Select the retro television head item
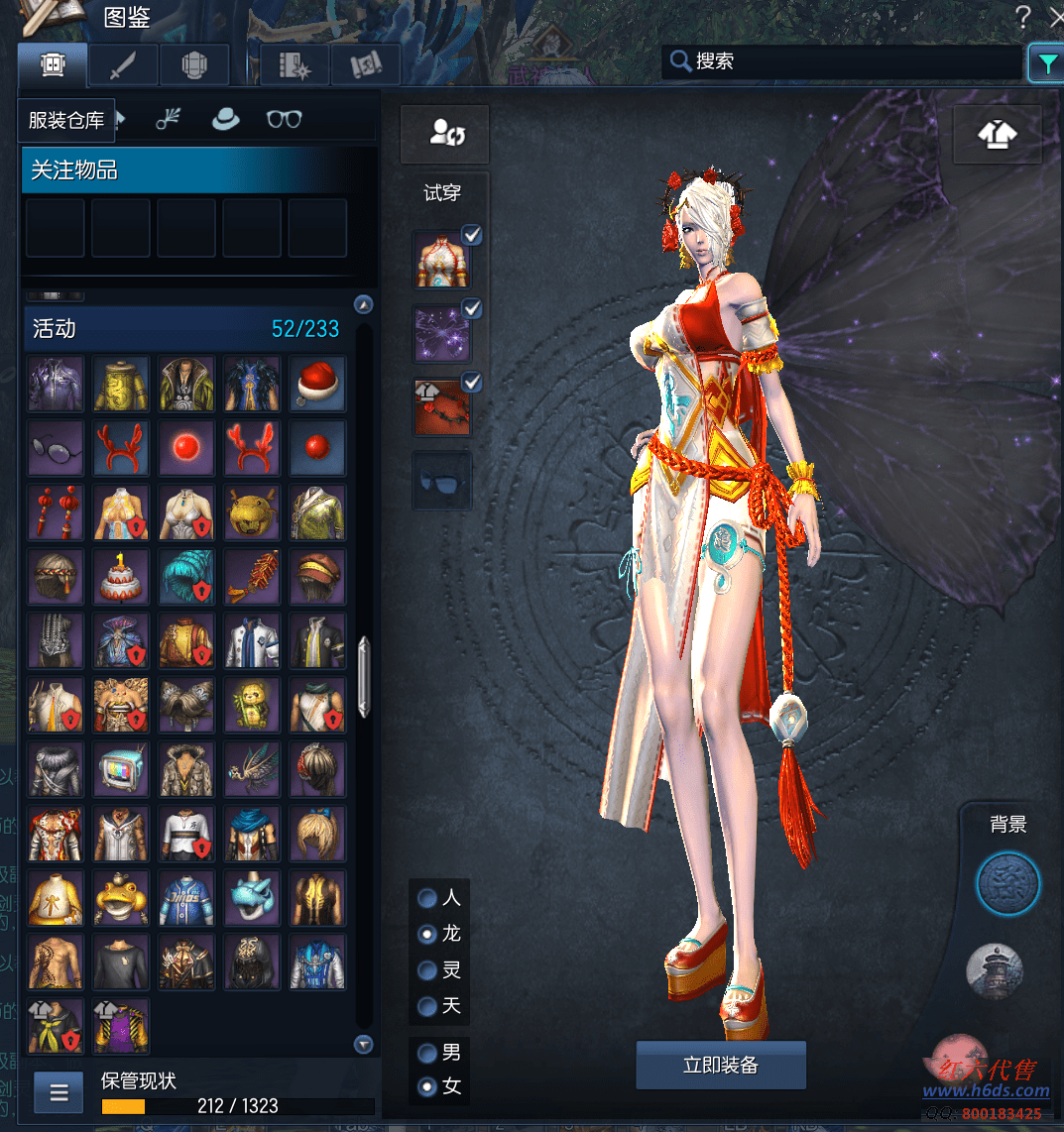This screenshot has height=1132, width=1064. (121, 769)
